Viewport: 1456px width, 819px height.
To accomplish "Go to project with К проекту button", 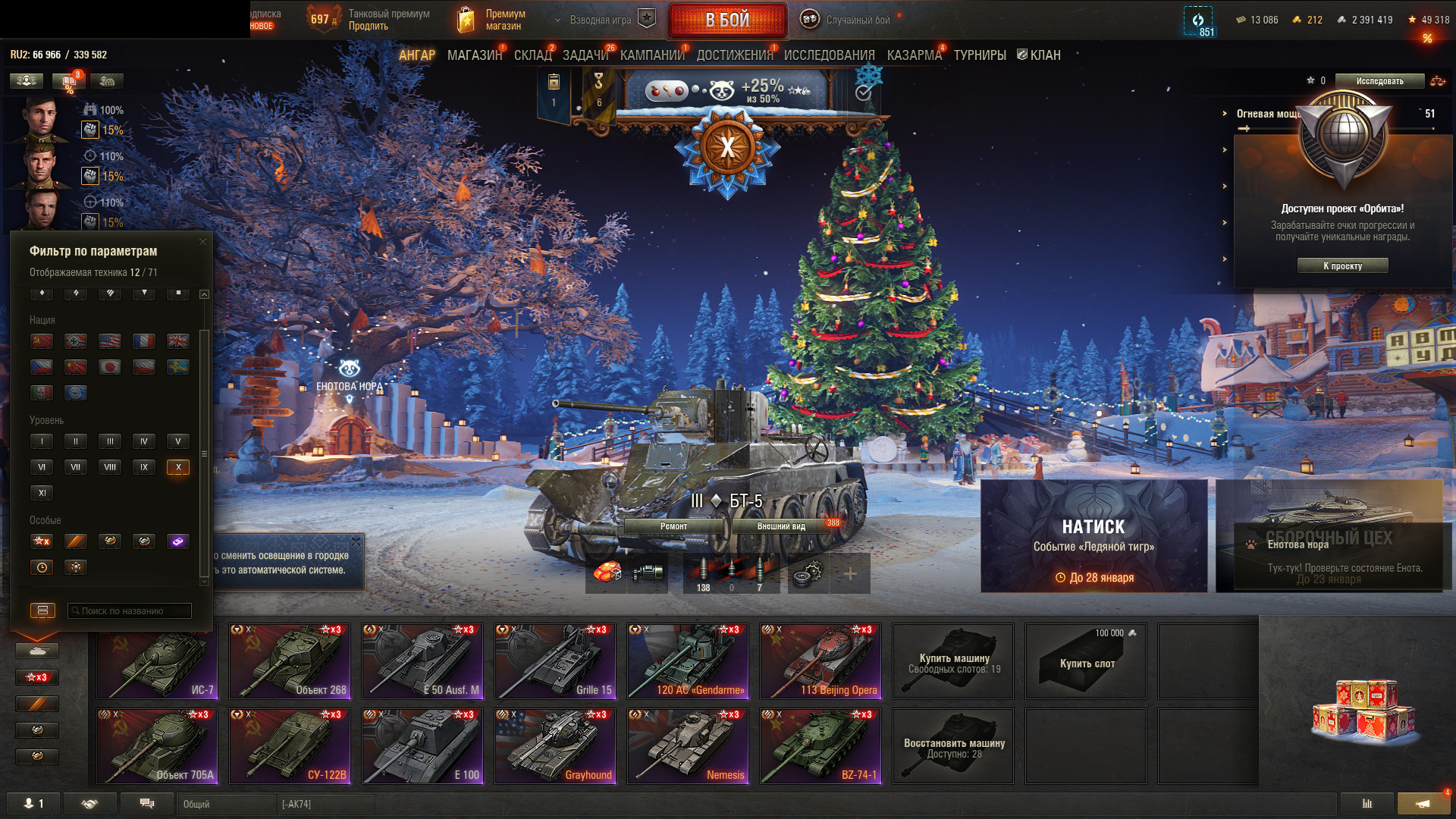I will (1342, 266).
